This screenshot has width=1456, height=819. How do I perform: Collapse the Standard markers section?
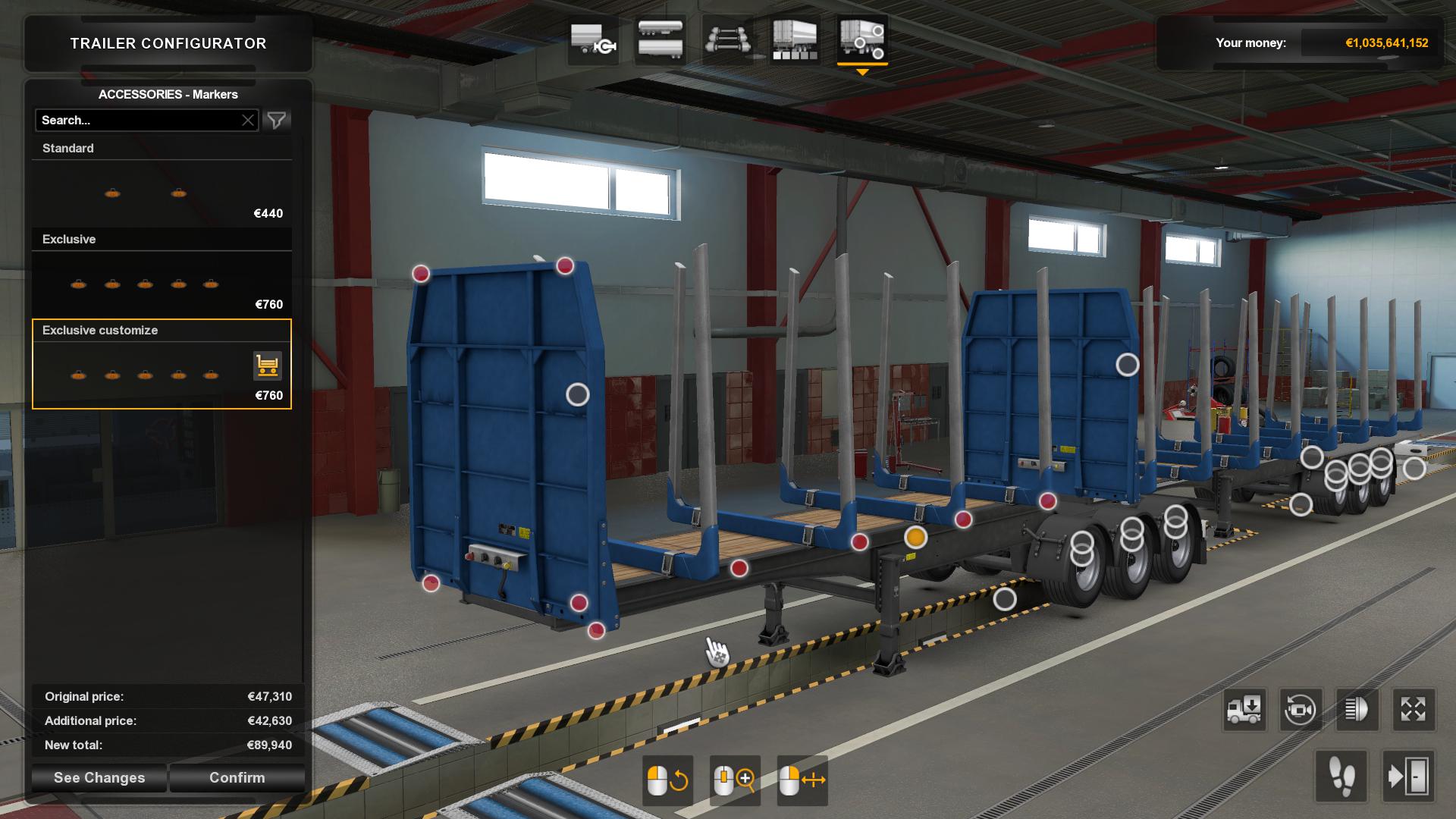(68, 148)
